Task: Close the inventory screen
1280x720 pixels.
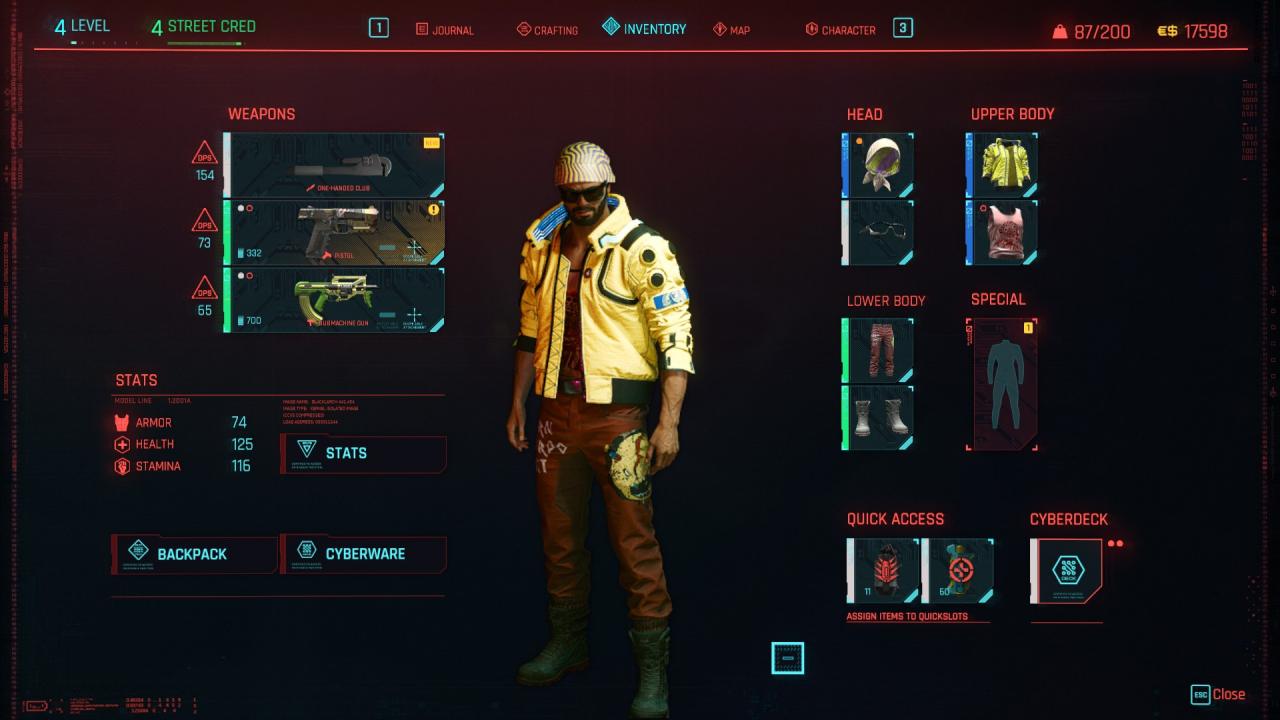Action: click(1218, 694)
